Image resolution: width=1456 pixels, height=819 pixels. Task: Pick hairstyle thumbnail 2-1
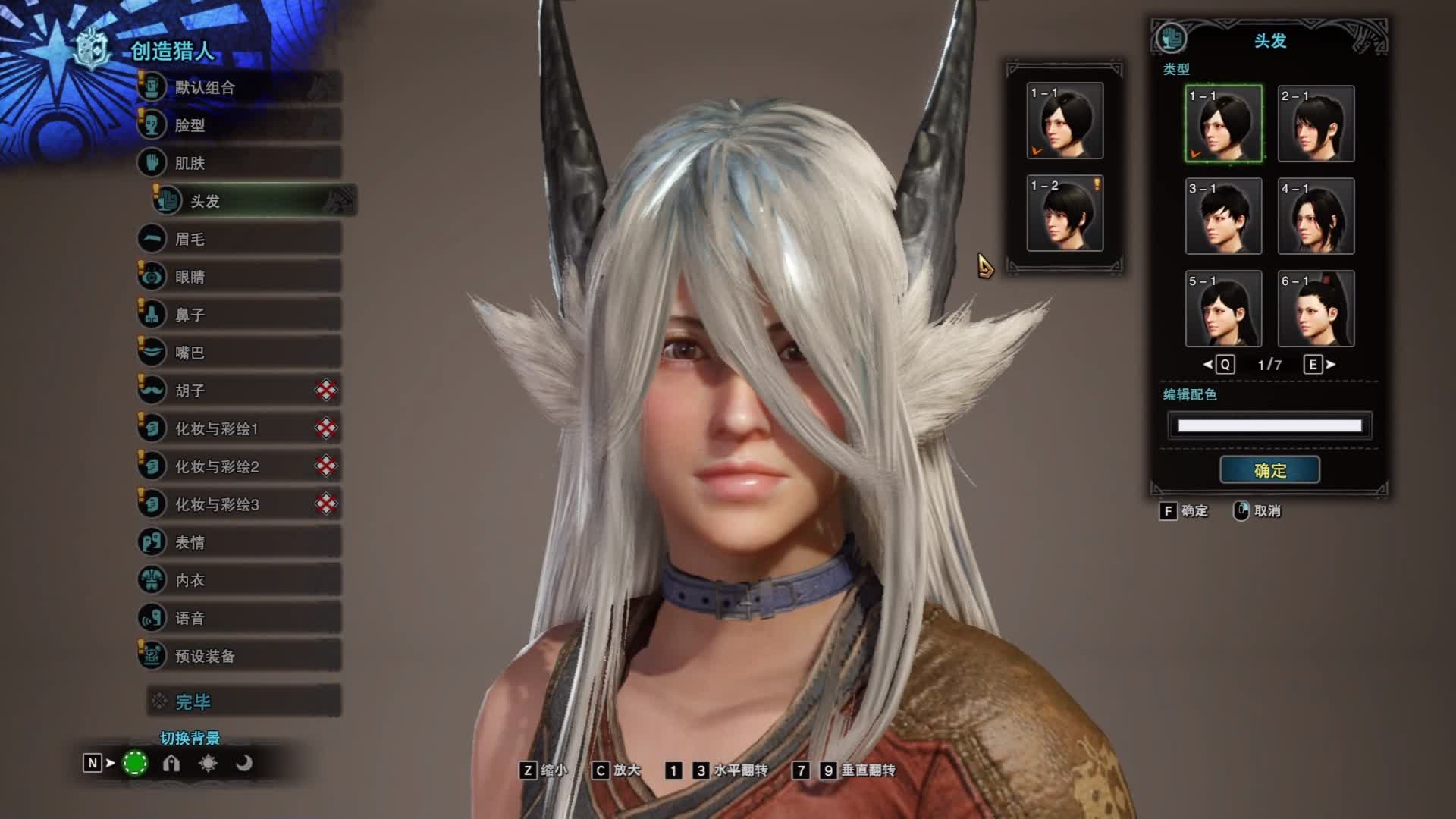click(1316, 124)
